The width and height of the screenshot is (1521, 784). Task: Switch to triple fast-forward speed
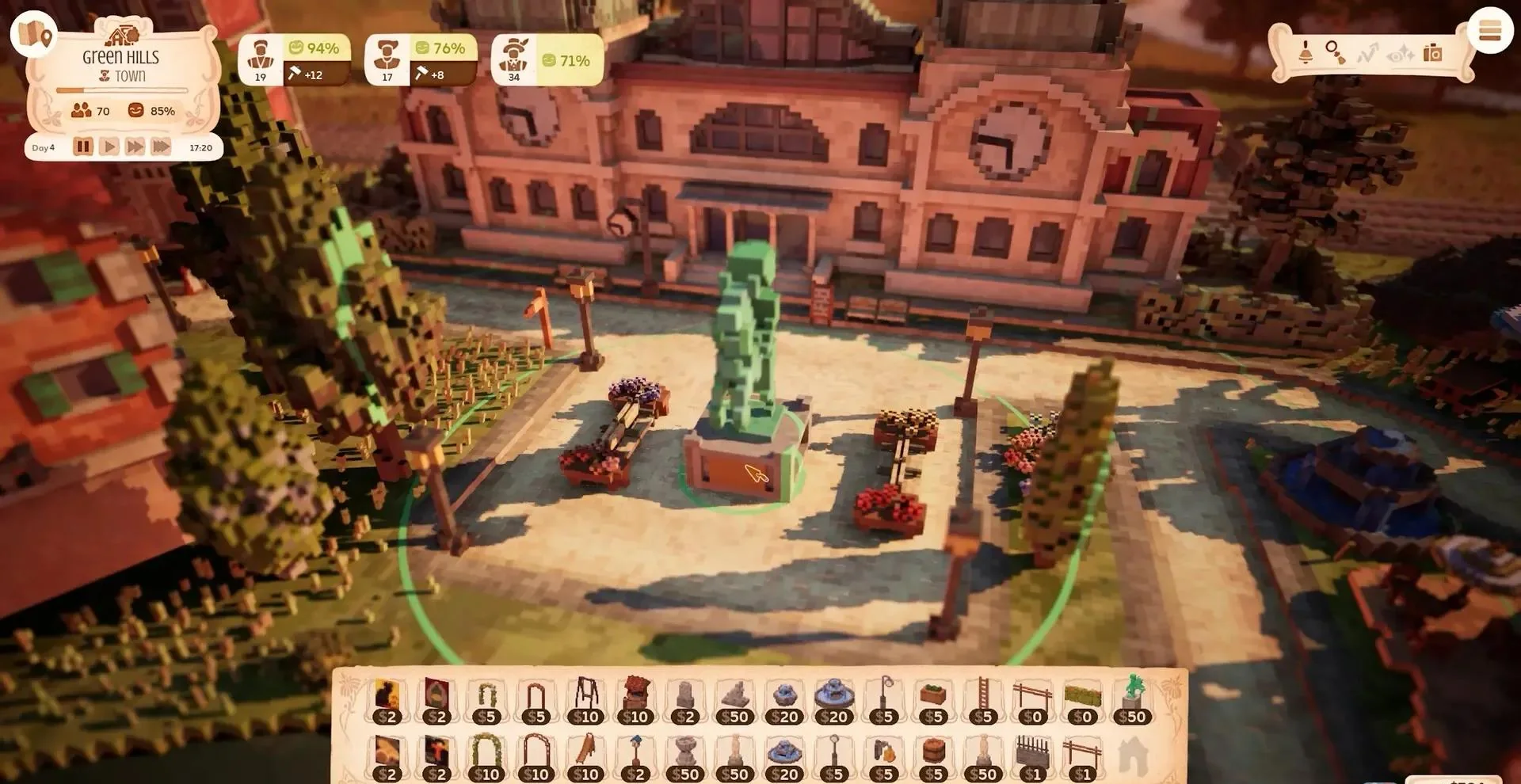(x=161, y=147)
